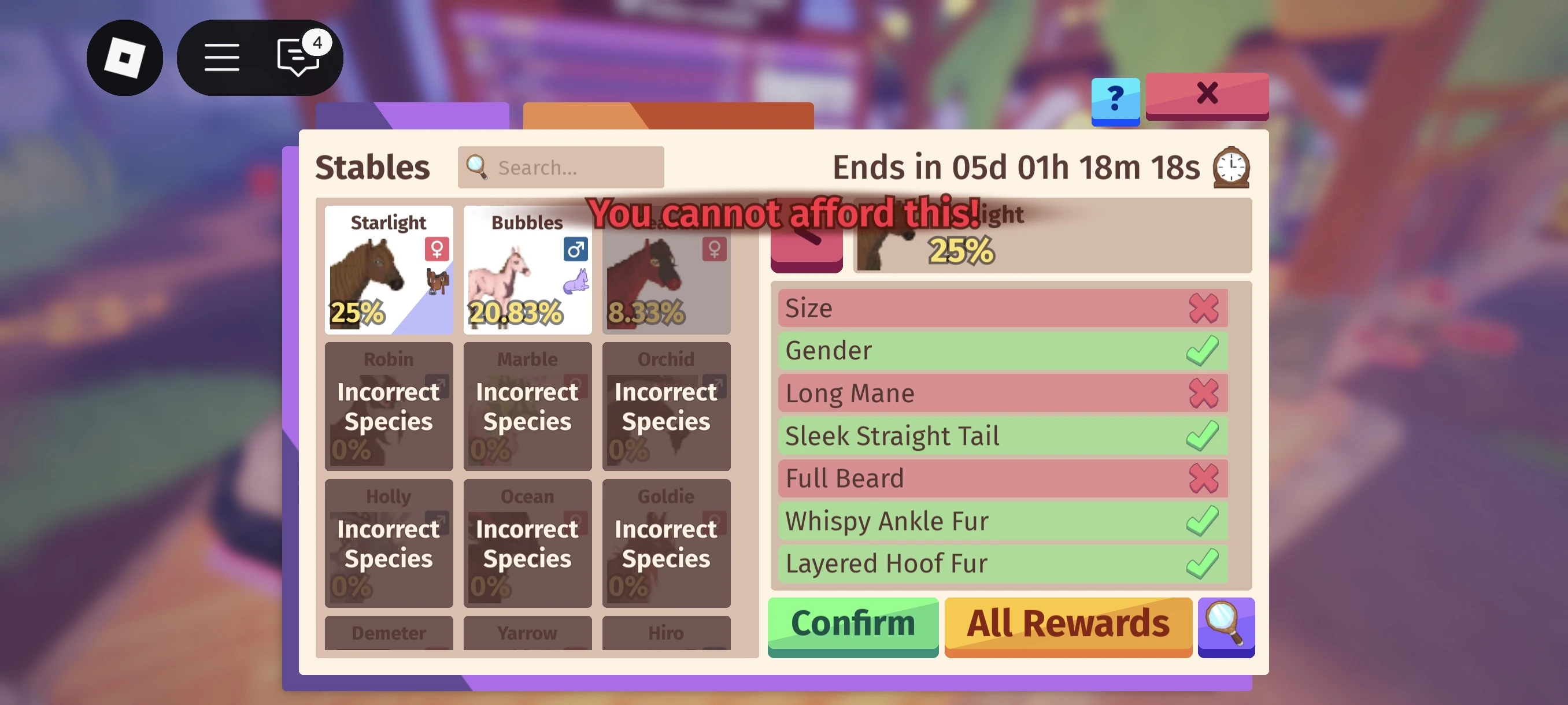This screenshot has width=1568, height=705.
Task: Open chat showing 4 notifications
Action: (x=297, y=58)
